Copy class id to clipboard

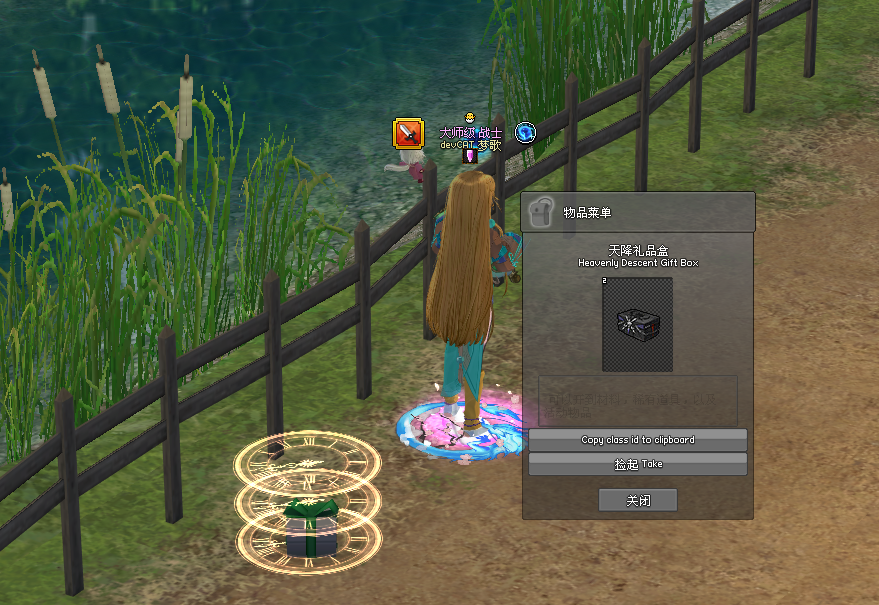637,440
